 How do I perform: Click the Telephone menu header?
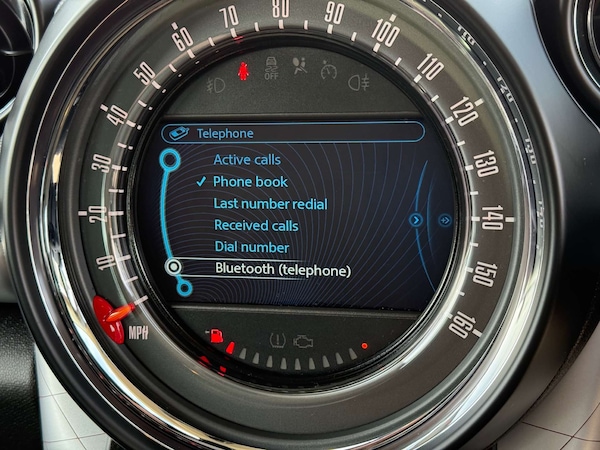(x=224, y=132)
